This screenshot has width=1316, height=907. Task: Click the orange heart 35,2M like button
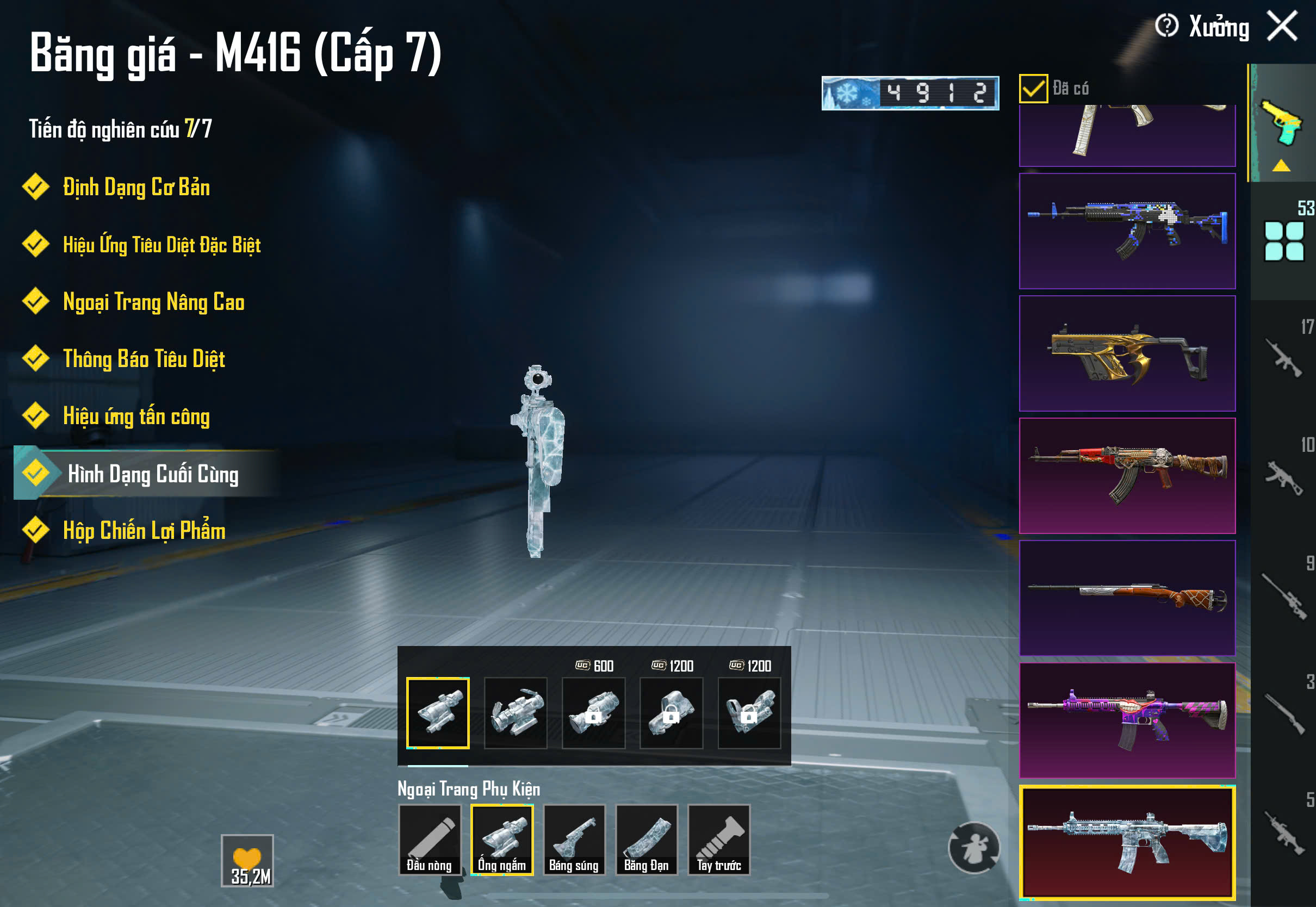(247, 860)
